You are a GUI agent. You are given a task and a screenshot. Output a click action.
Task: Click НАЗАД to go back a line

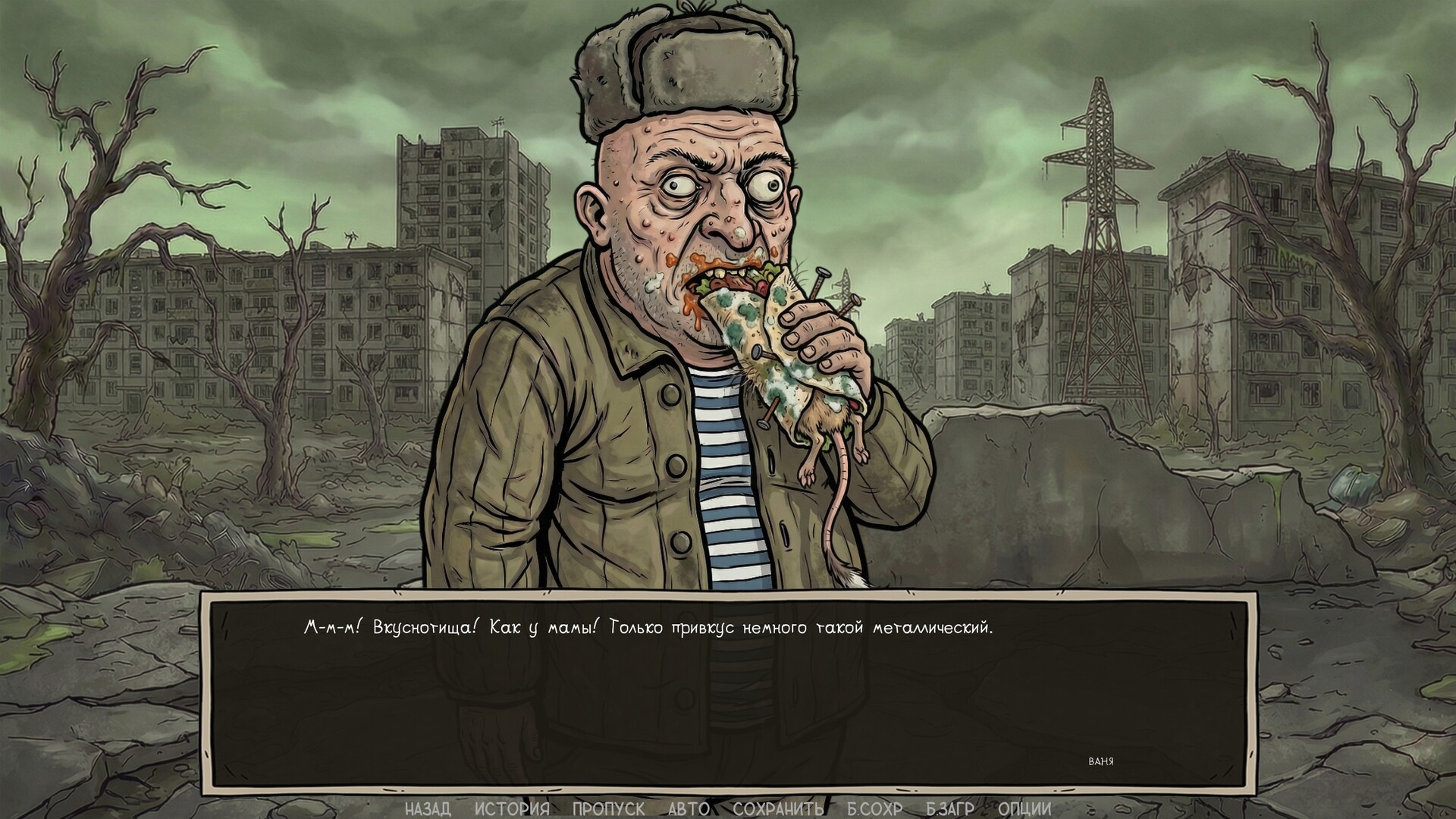(428, 808)
